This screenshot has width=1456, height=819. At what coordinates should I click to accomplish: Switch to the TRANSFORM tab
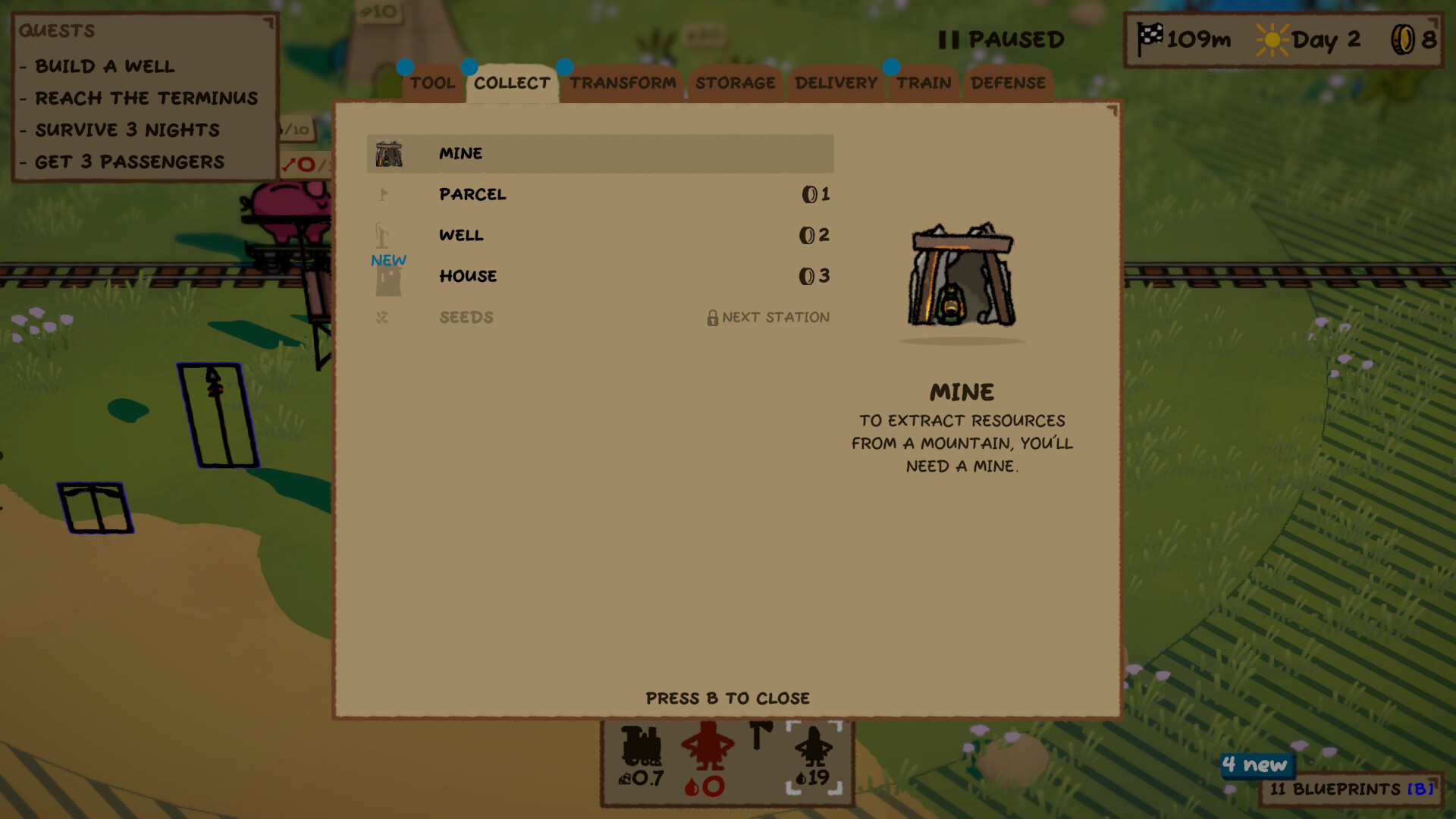pos(623,83)
